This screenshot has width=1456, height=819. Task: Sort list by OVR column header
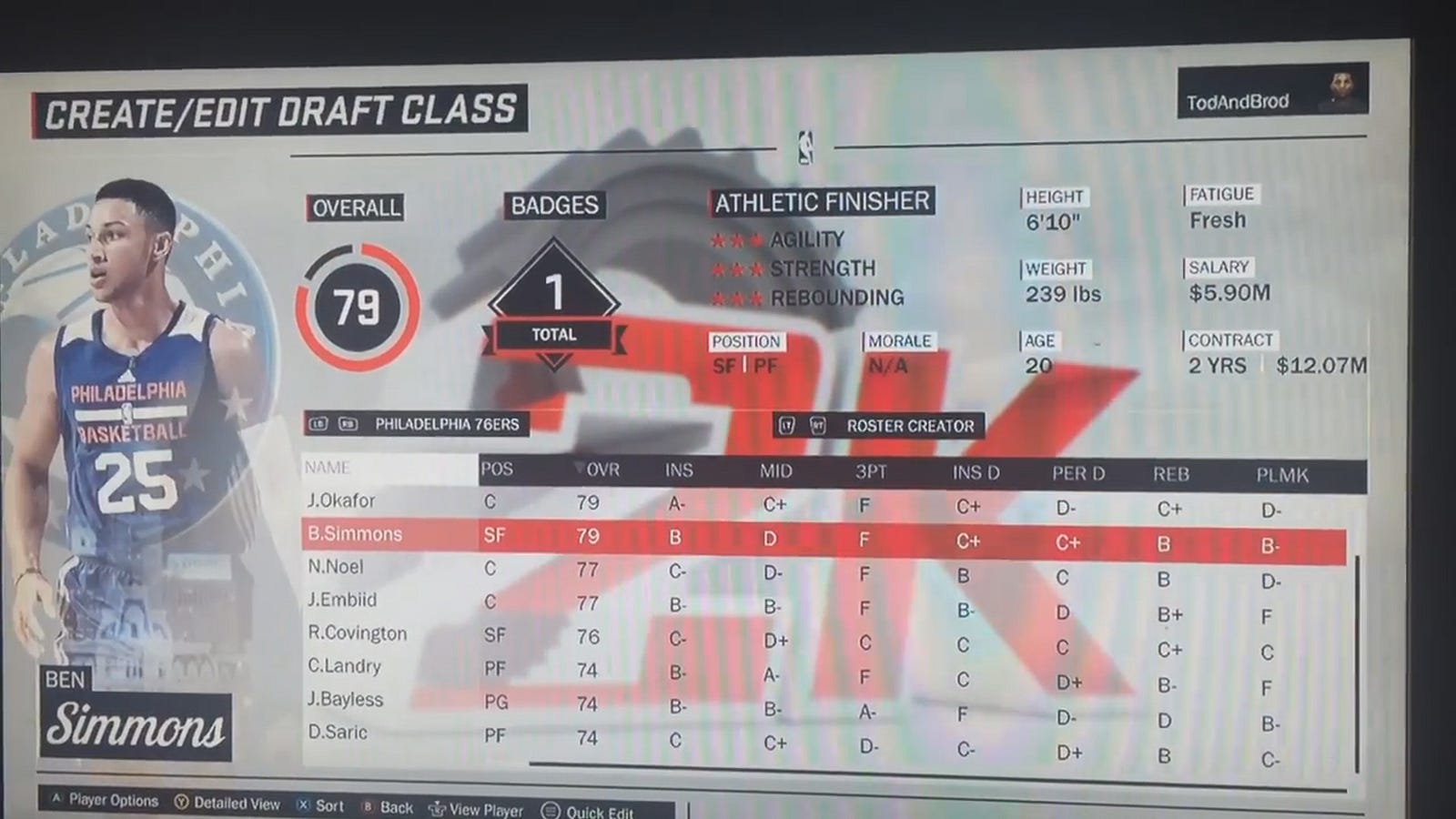click(602, 470)
